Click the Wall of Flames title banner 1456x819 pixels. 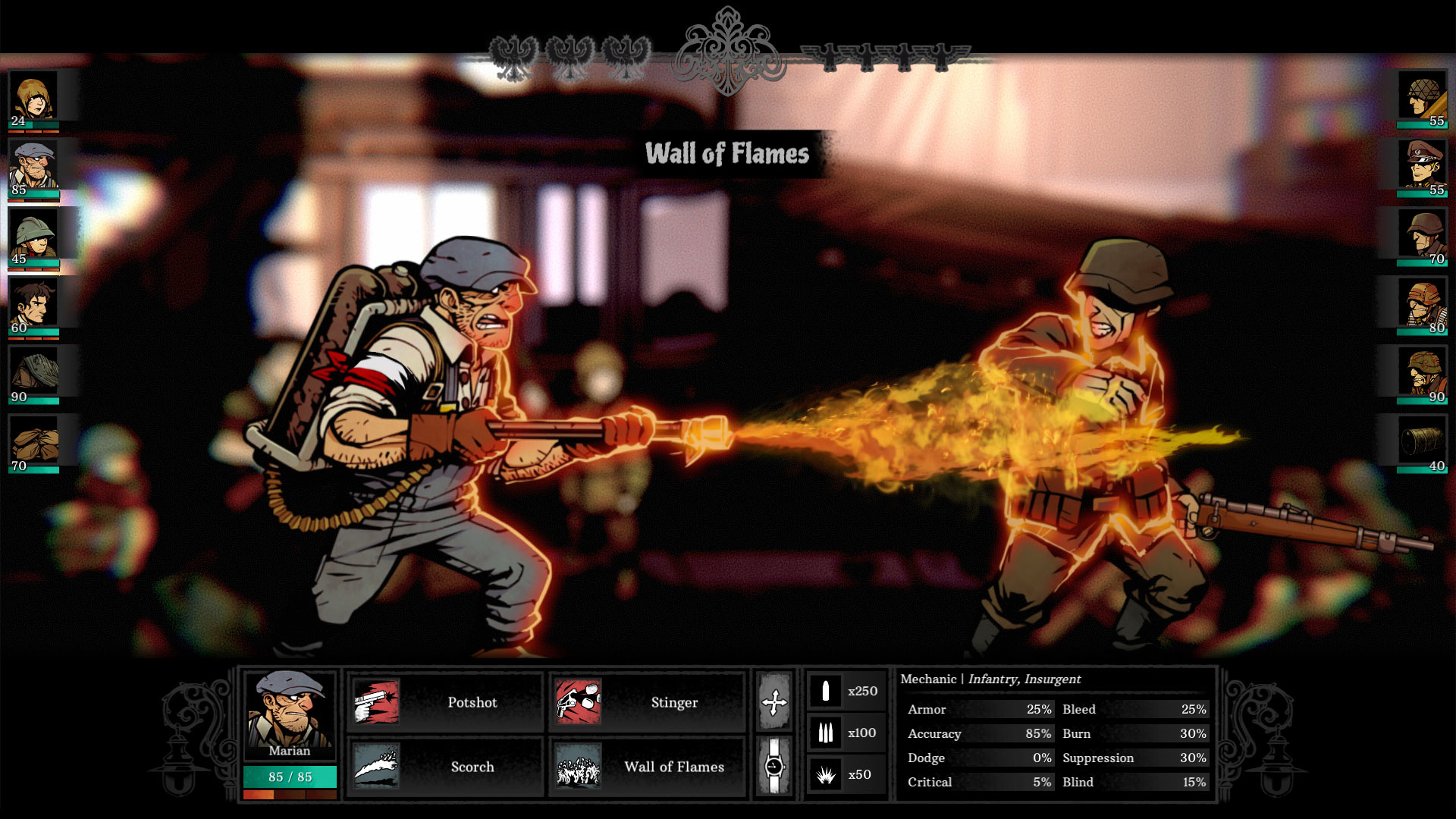(728, 154)
